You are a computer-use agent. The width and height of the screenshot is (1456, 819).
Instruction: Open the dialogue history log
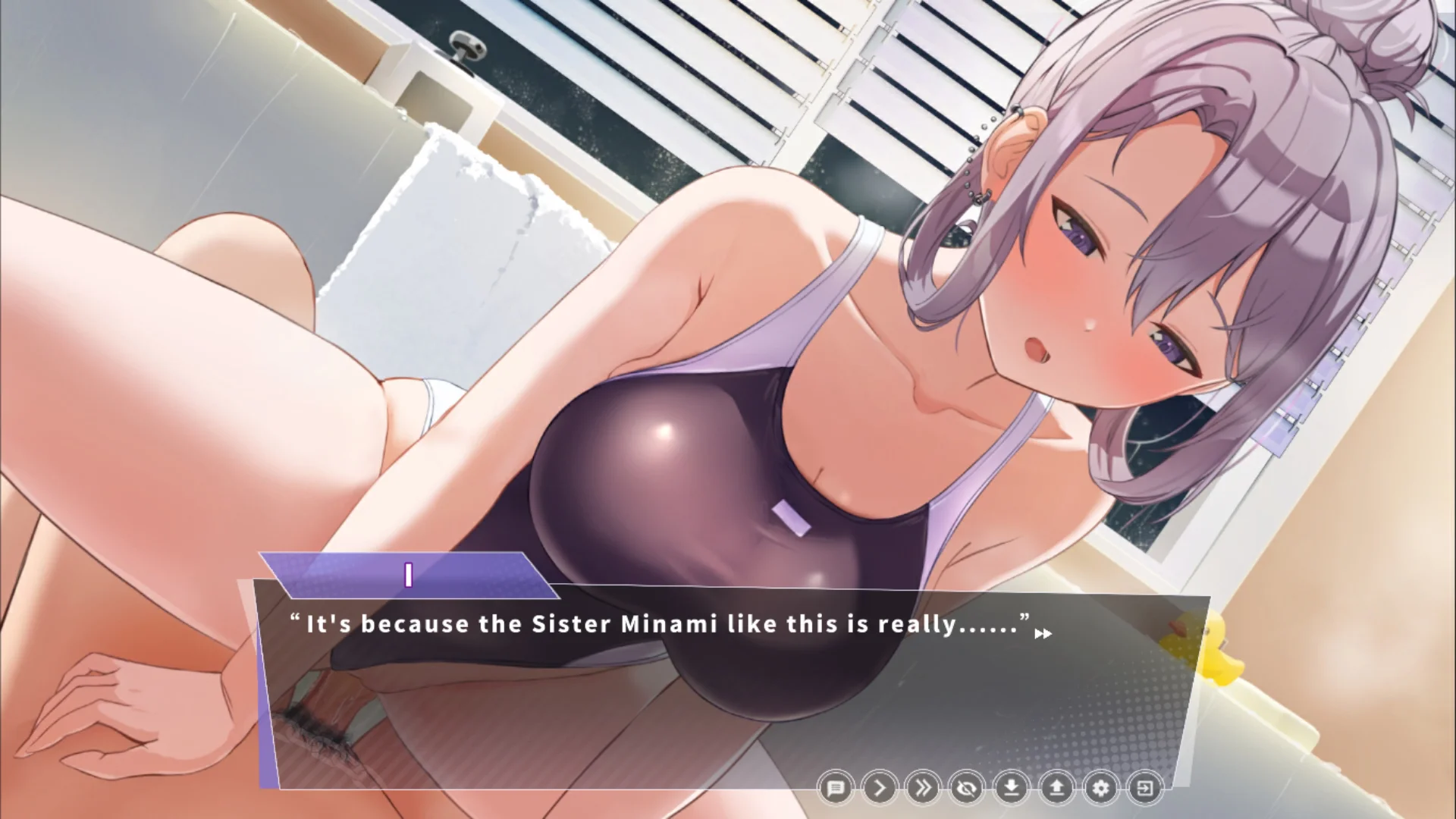pyautogui.click(x=836, y=789)
